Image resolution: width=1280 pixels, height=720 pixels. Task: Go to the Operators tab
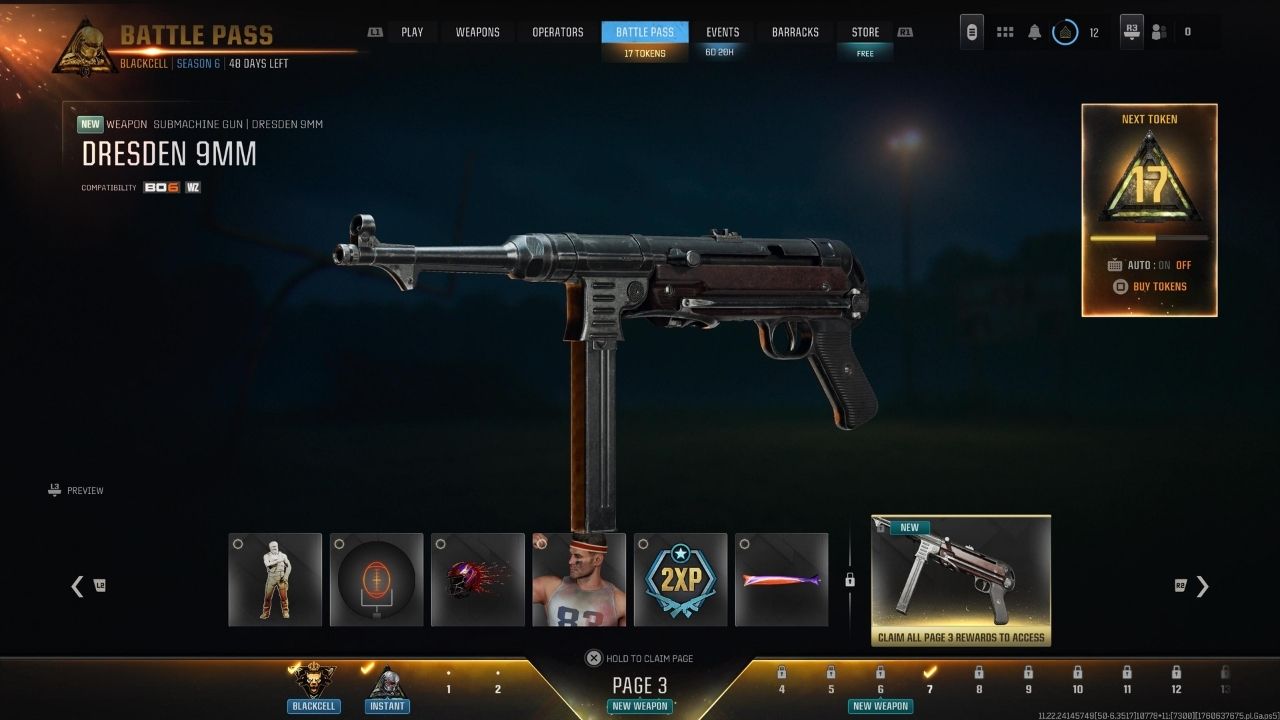tap(557, 32)
